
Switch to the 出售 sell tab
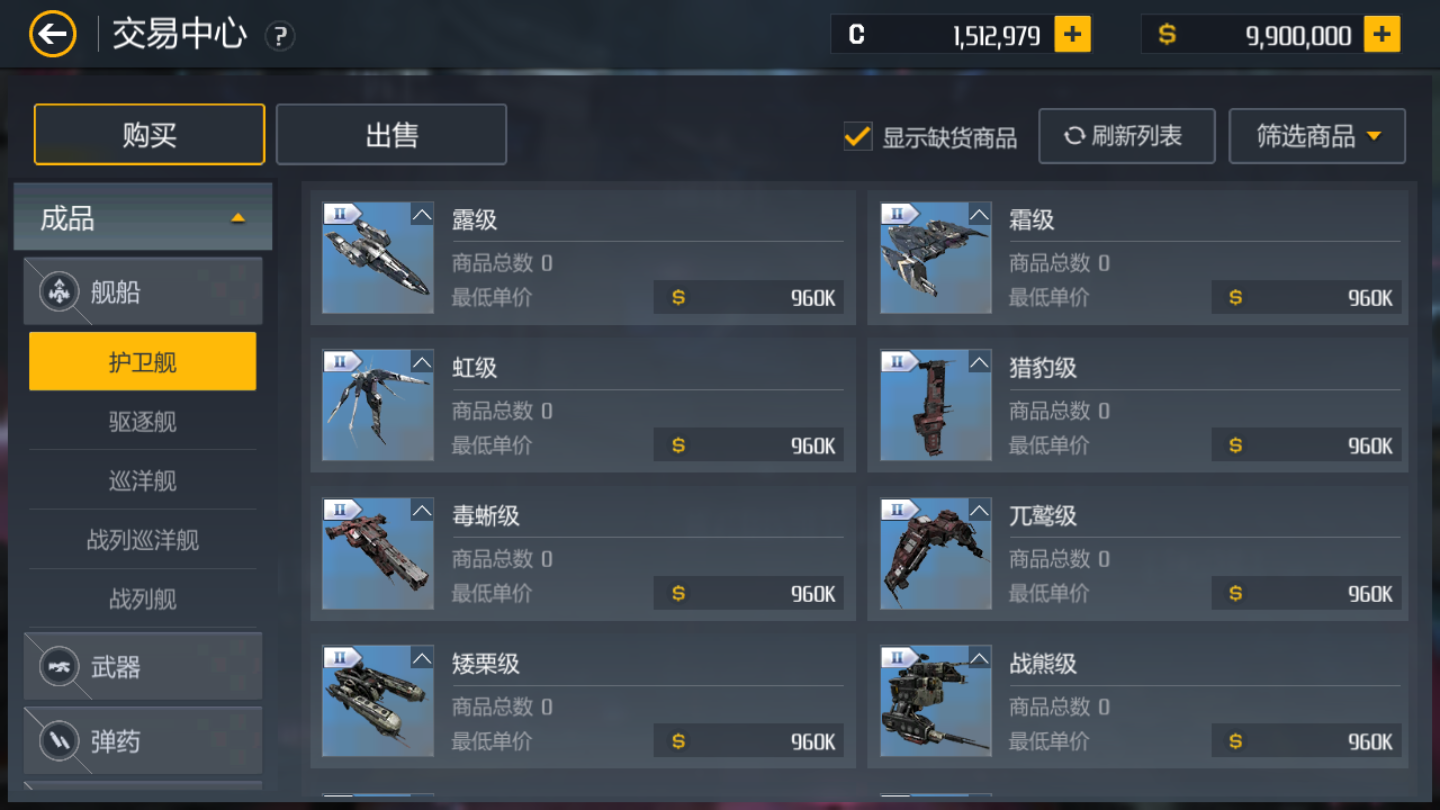coord(391,134)
